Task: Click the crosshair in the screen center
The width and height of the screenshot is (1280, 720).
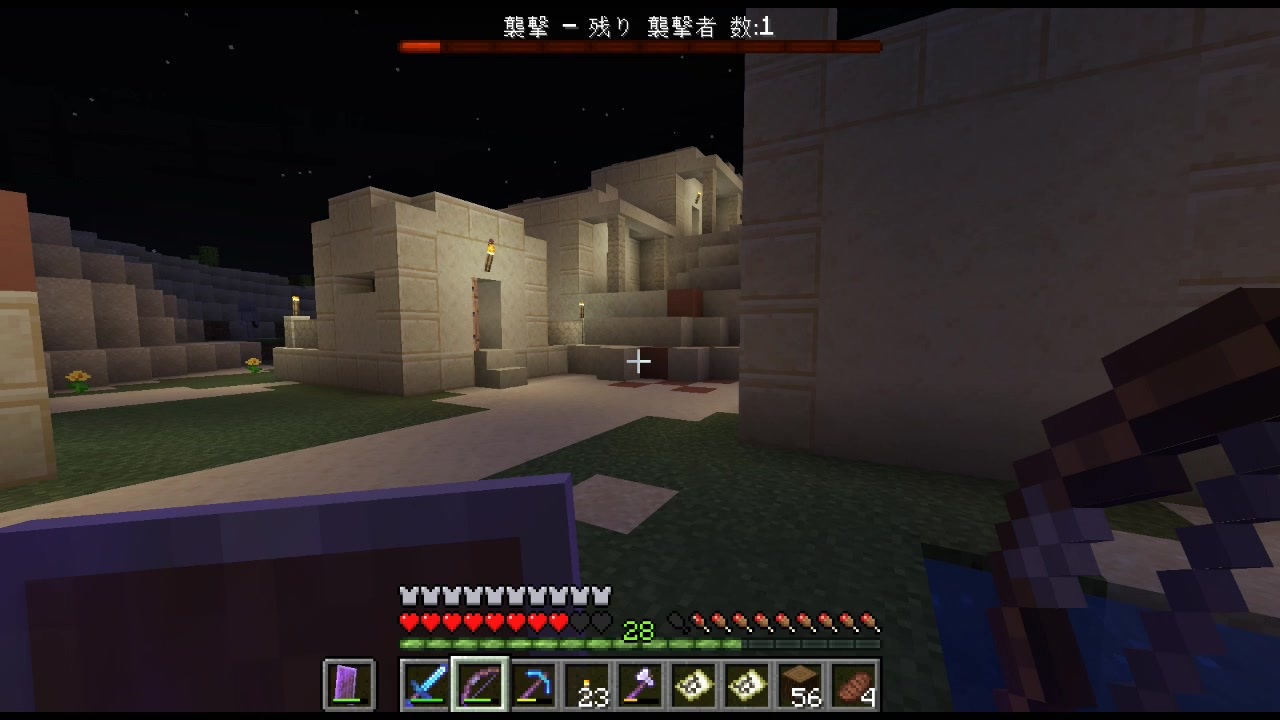Action: pos(638,361)
